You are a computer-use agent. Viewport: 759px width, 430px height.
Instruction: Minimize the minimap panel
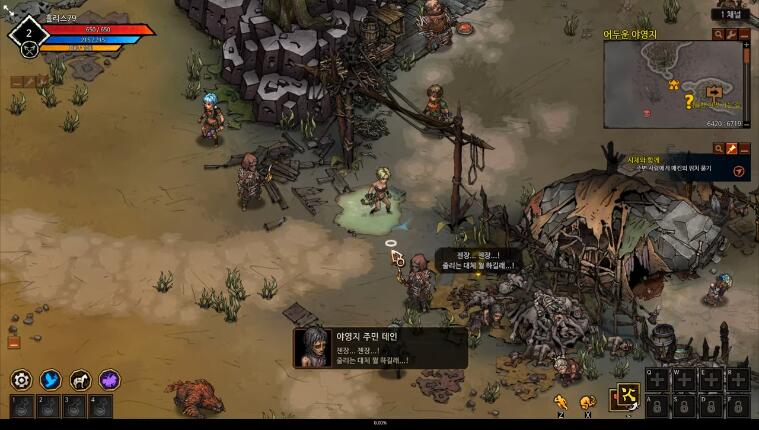[x=744, y=34]
